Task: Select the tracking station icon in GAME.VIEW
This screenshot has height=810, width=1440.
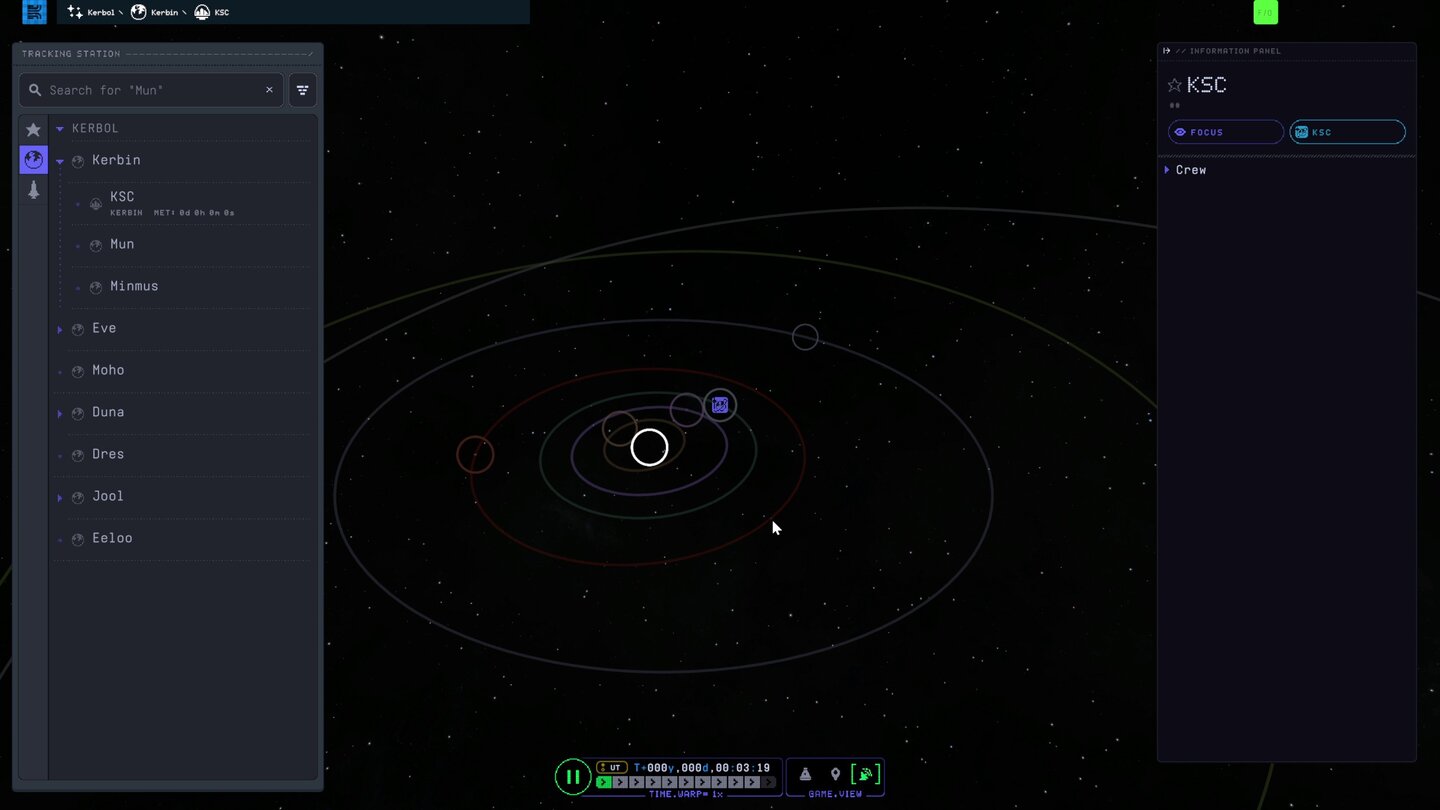Action: (x=866, y=773)
